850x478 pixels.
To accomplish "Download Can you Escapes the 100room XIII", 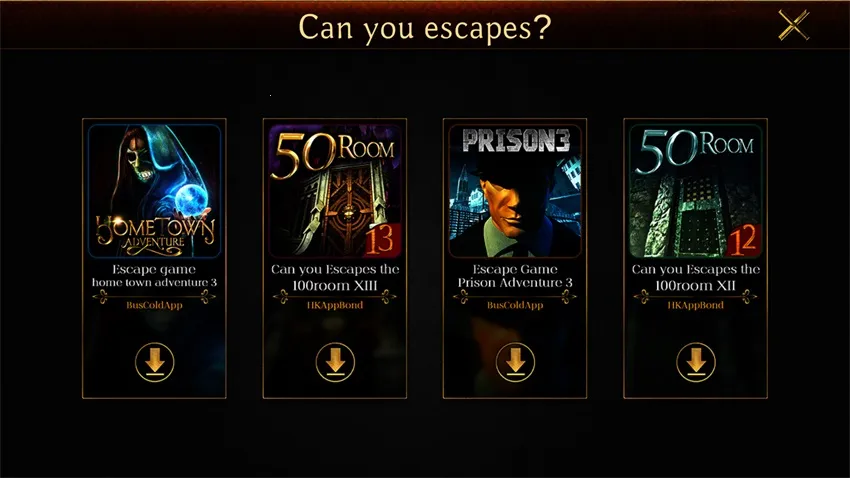I will tap(335, 361).
